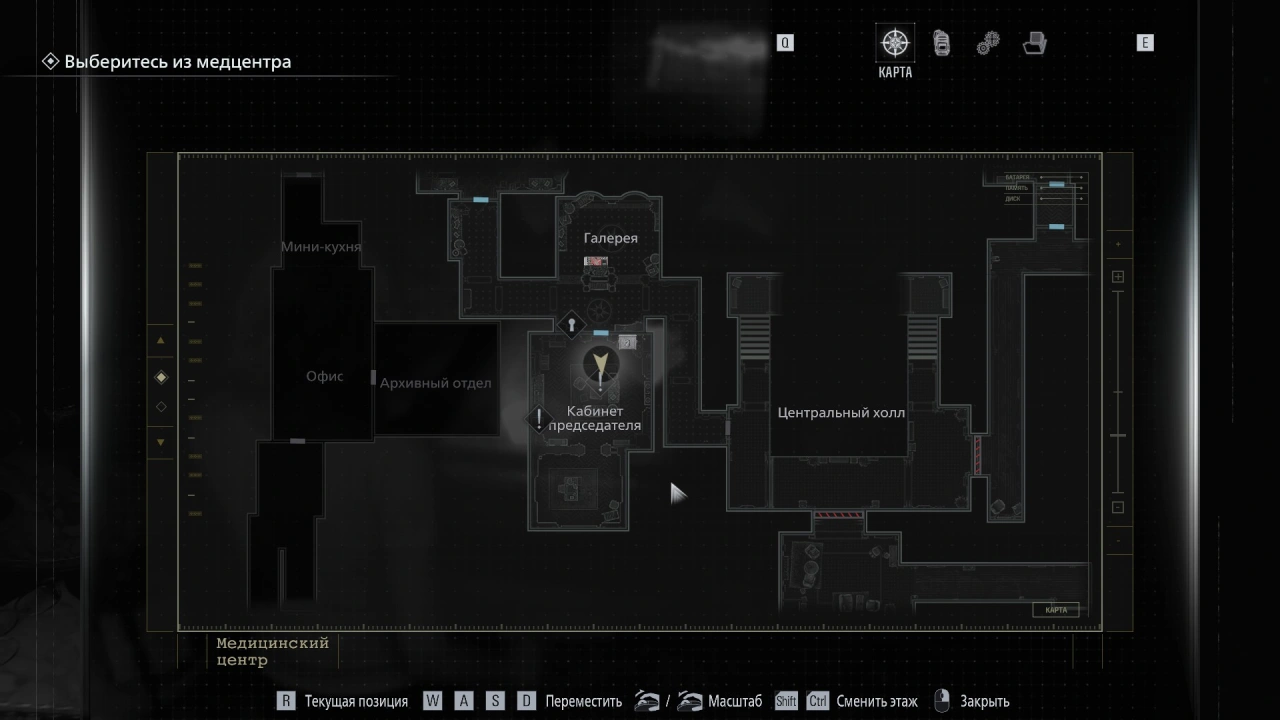This screenshot has height=720, width=1280.
Task: Open the backpack inventory tab
Action: click(x=941, y=44)
